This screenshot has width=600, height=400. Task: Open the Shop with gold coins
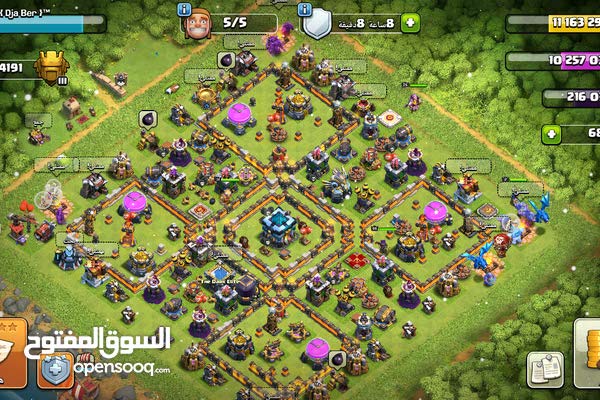click(x=590, y=360)
